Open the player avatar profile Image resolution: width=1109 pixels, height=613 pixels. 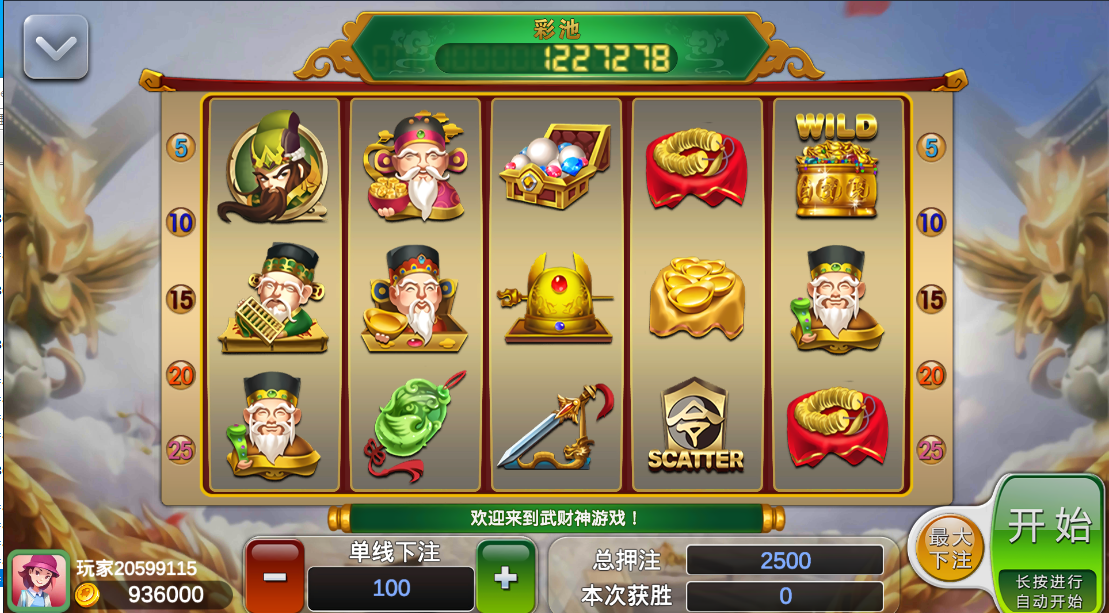tap(39, 581)
